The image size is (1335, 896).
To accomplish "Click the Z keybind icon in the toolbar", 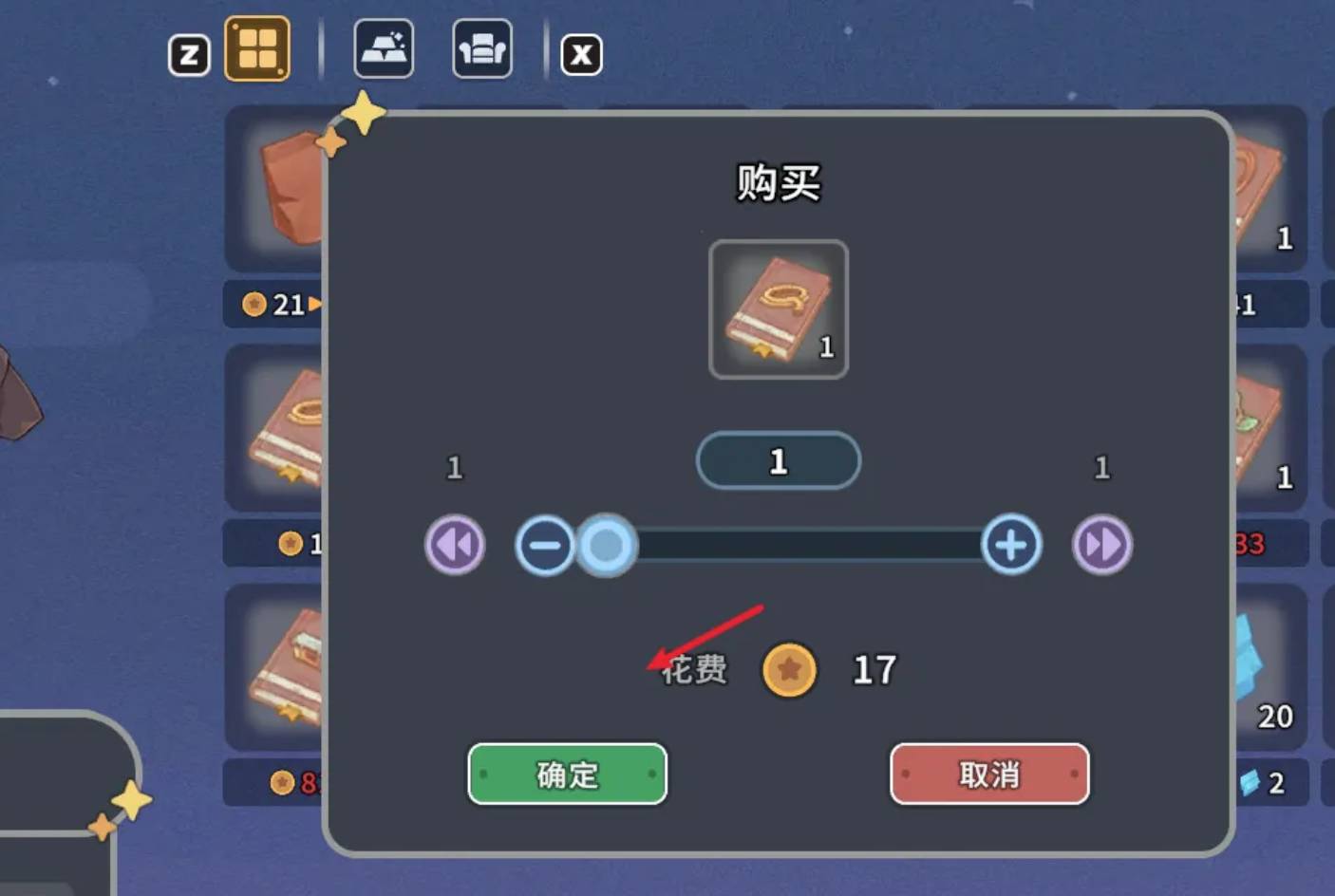I will 189,55.
